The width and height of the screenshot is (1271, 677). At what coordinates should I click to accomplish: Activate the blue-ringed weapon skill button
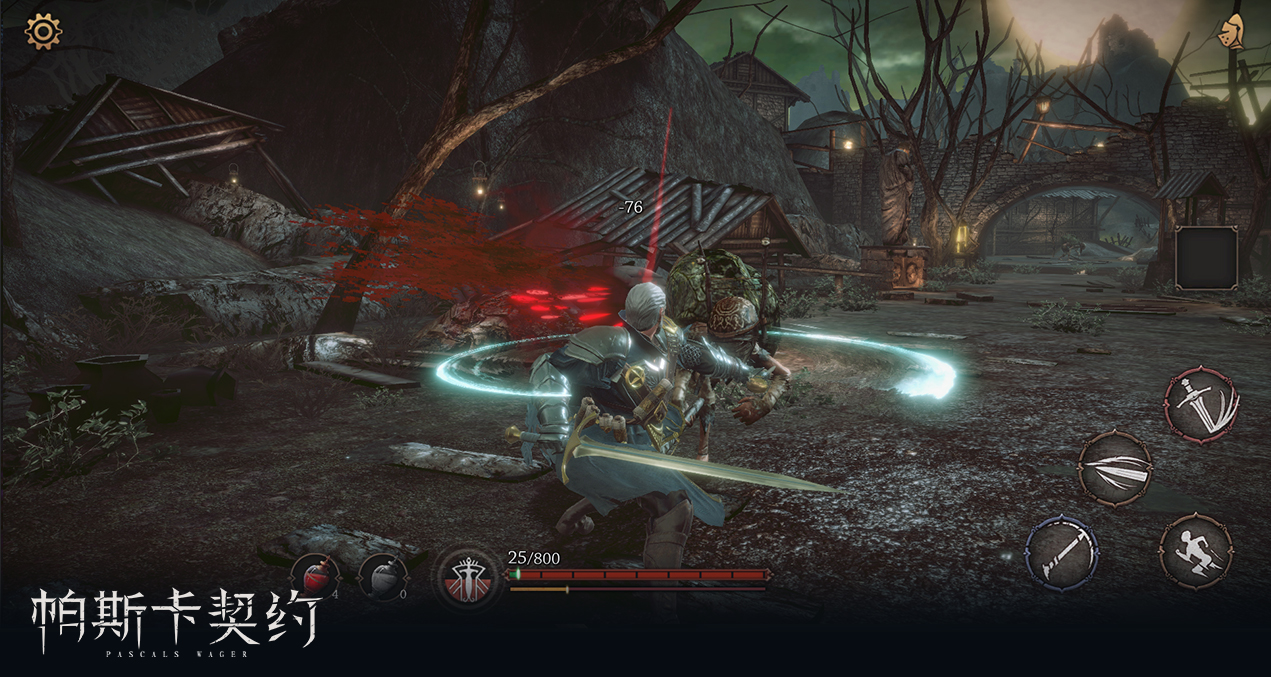click(1062, 552)
